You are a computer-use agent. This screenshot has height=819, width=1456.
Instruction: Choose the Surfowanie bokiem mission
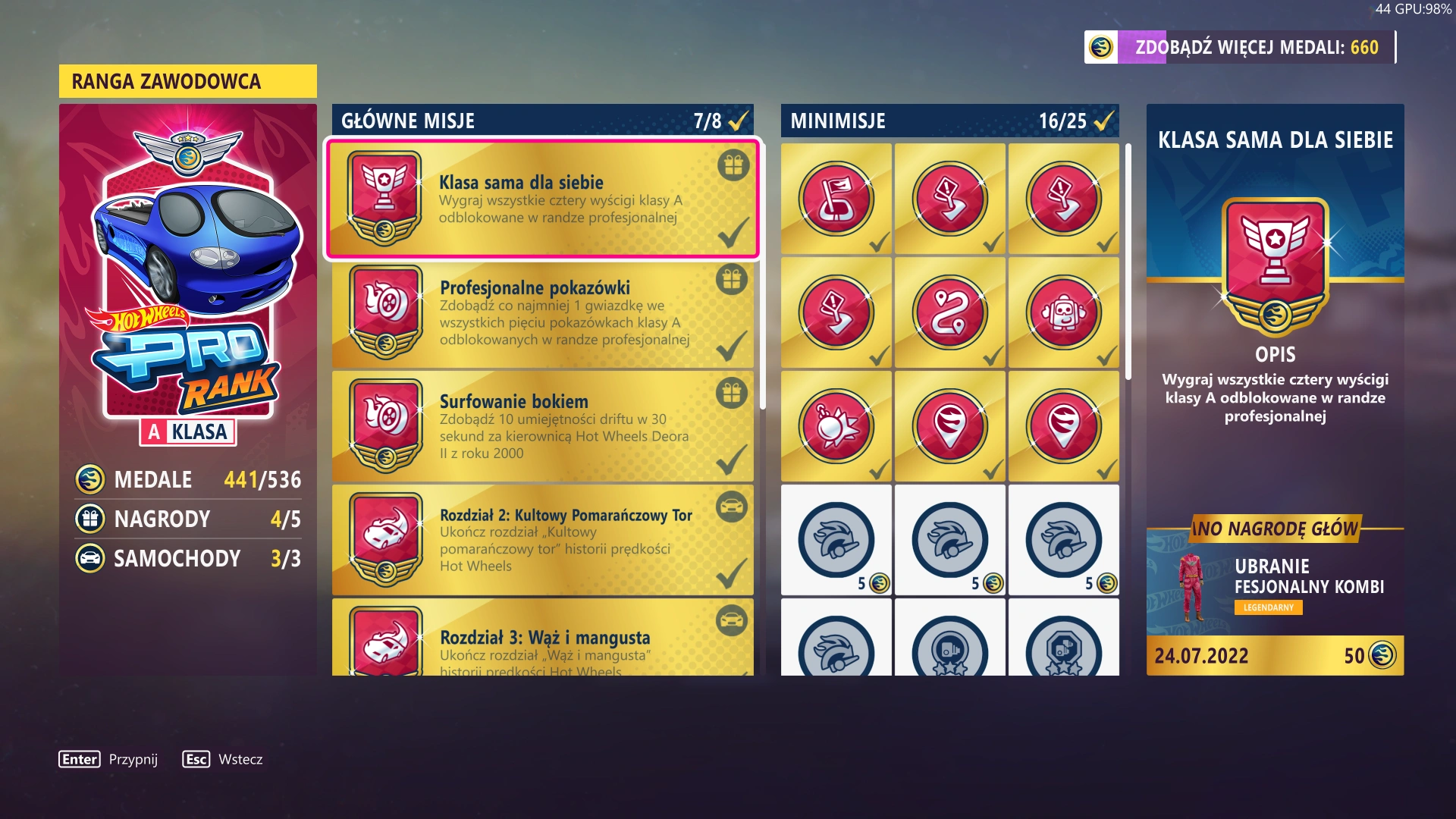542,427
